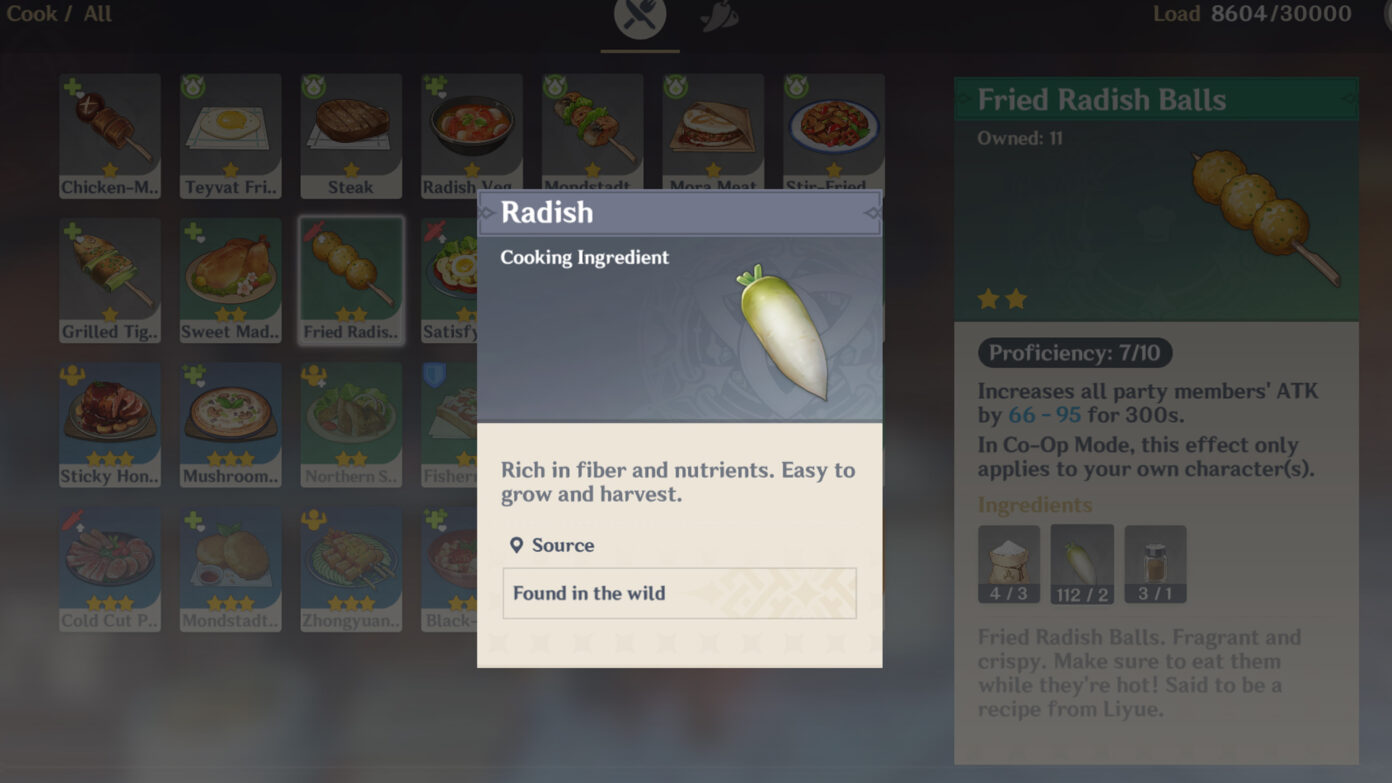Select the Mondstadt Grilled Fish recipe
1392x783 pixels.
pyautogui.click(x=592, y=130)
